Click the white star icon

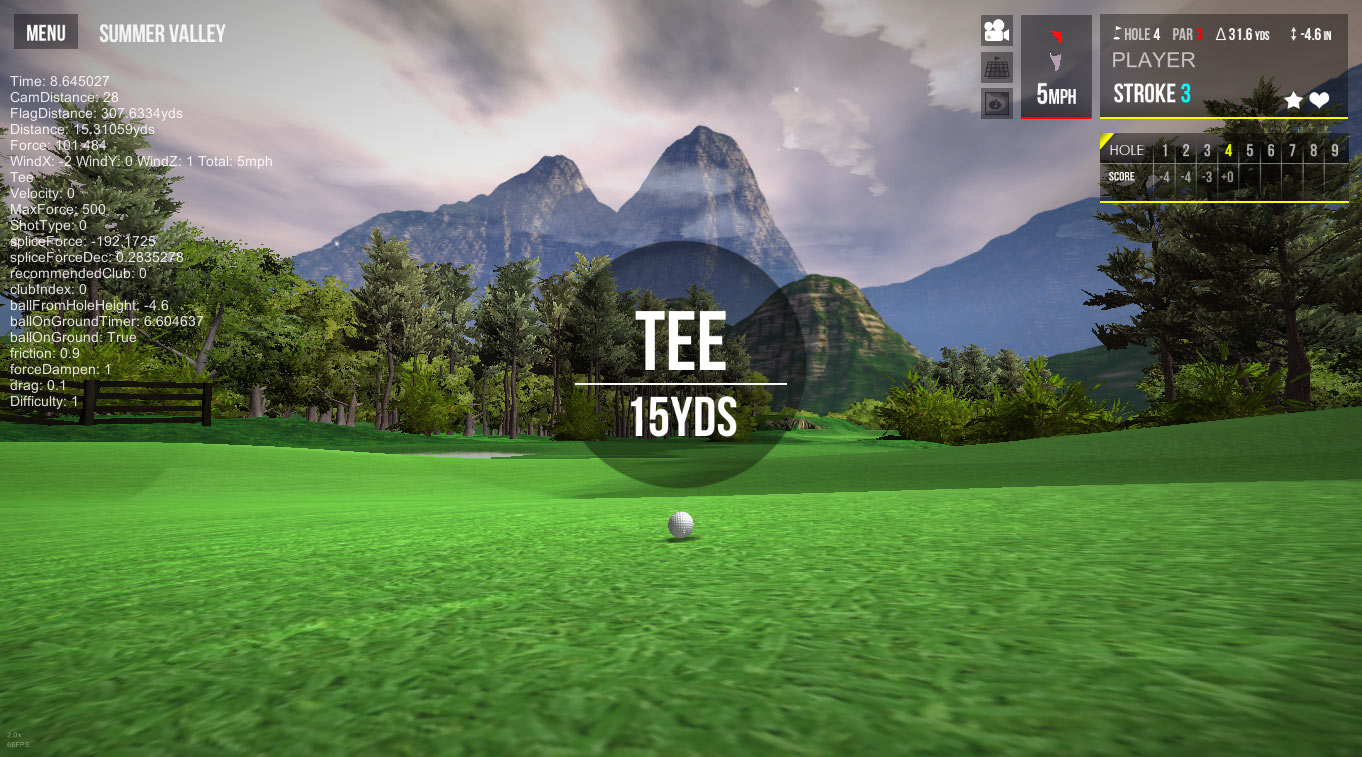coord(1293,100)
